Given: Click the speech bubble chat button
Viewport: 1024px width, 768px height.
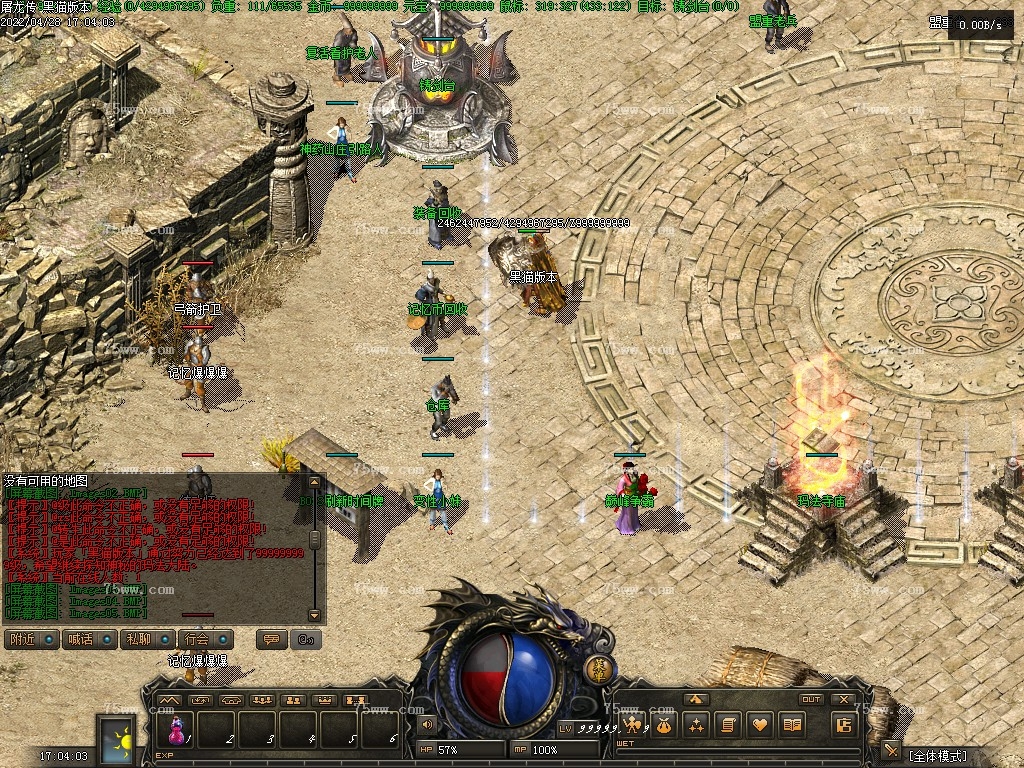Looking at the screenshot, I should 270,639.
